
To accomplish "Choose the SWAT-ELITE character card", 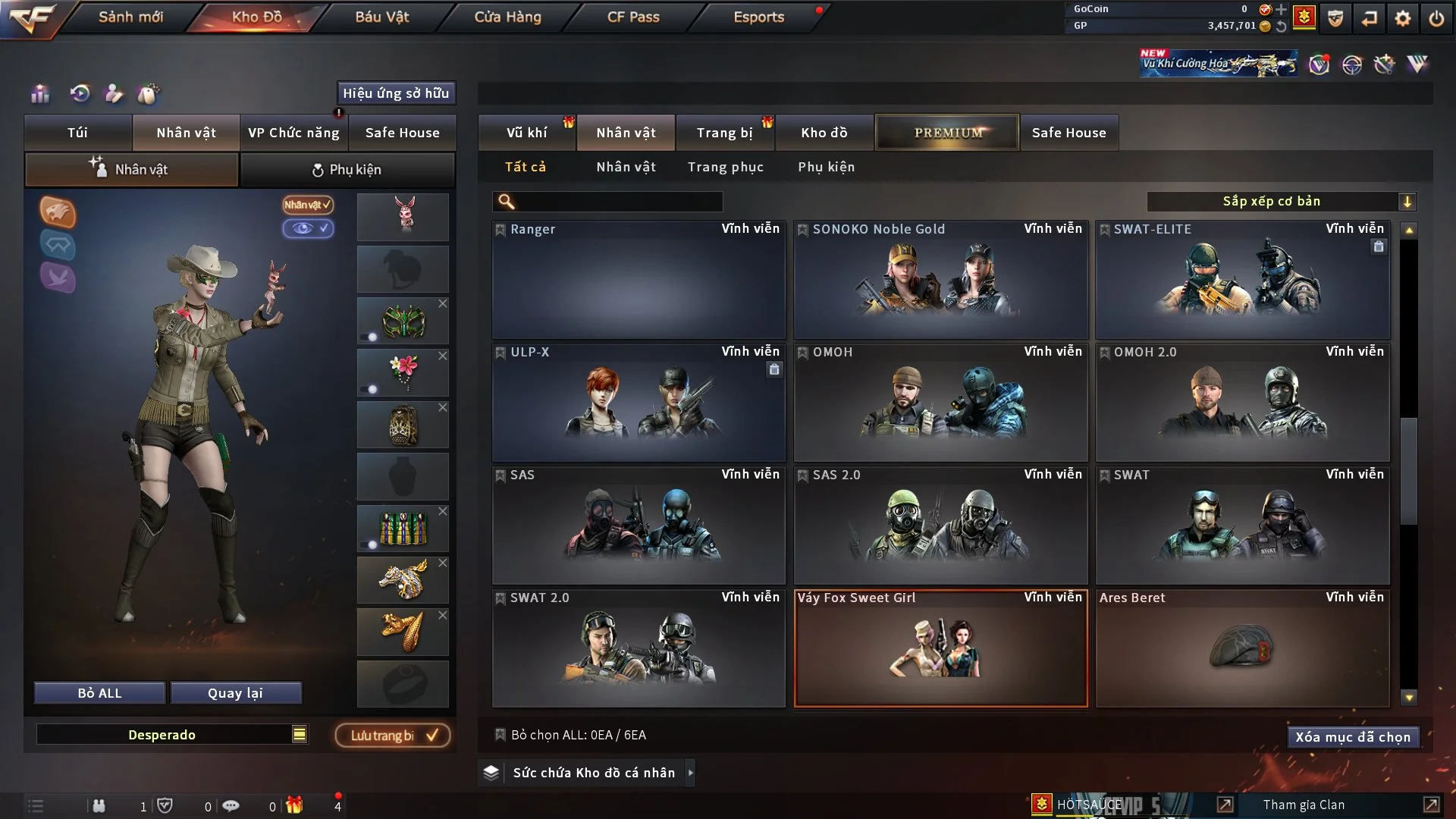I will coord(1242,279).
